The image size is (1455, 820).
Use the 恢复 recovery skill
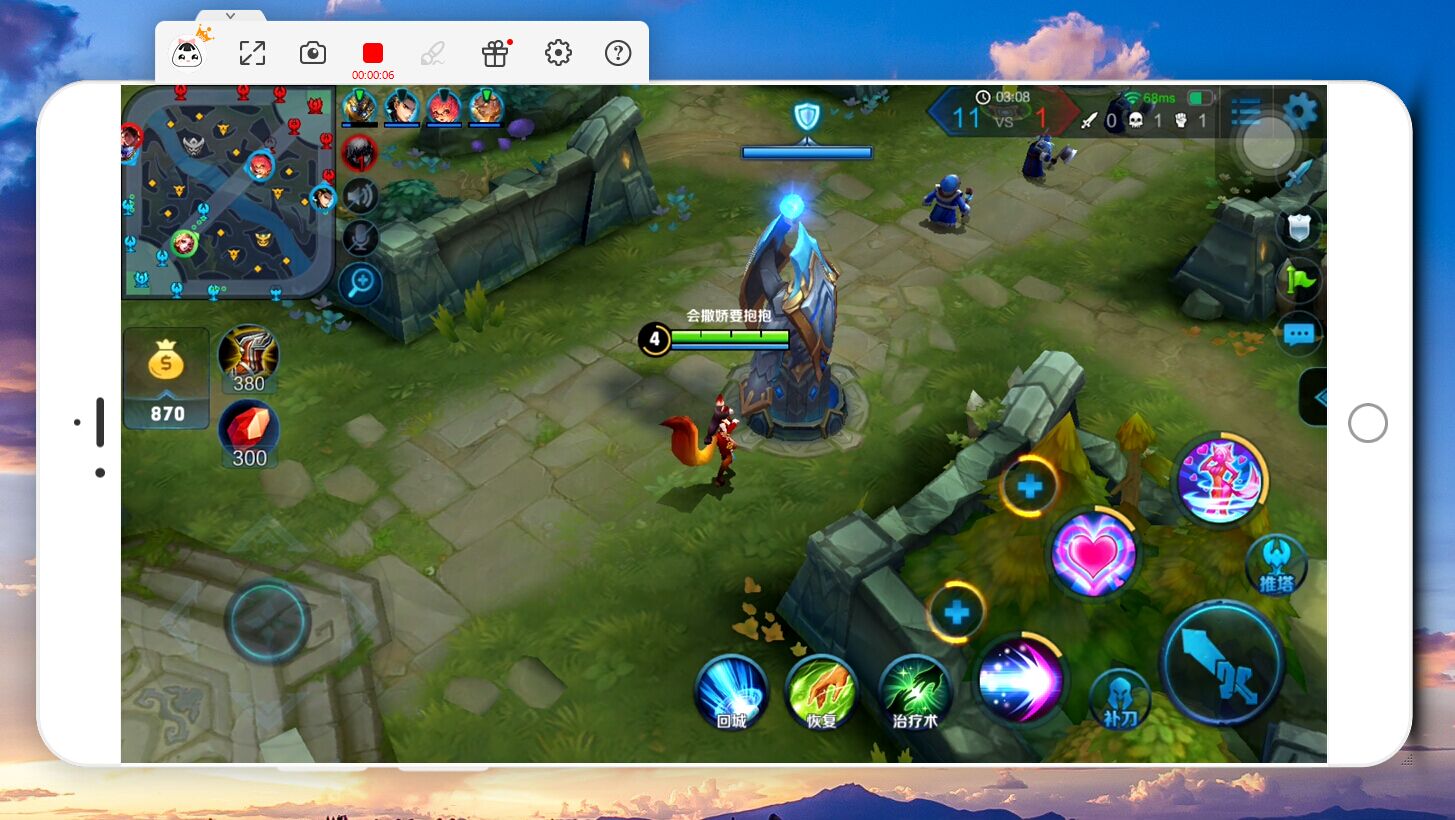822,691
